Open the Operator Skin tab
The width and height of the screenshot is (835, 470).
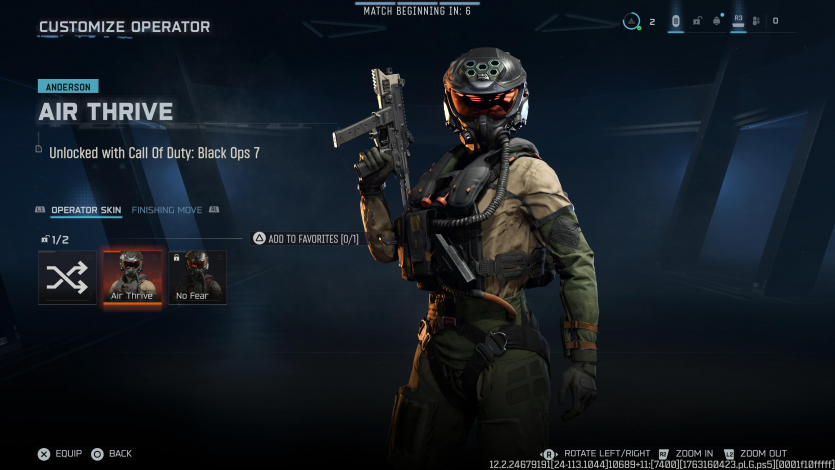click(x=87, y=210)
